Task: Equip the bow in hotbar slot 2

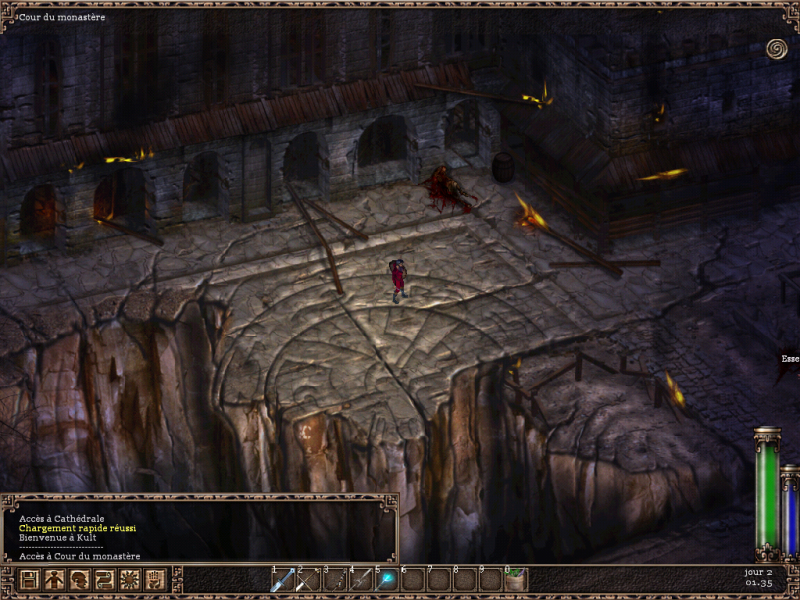Action: click(x=309, y=580)
